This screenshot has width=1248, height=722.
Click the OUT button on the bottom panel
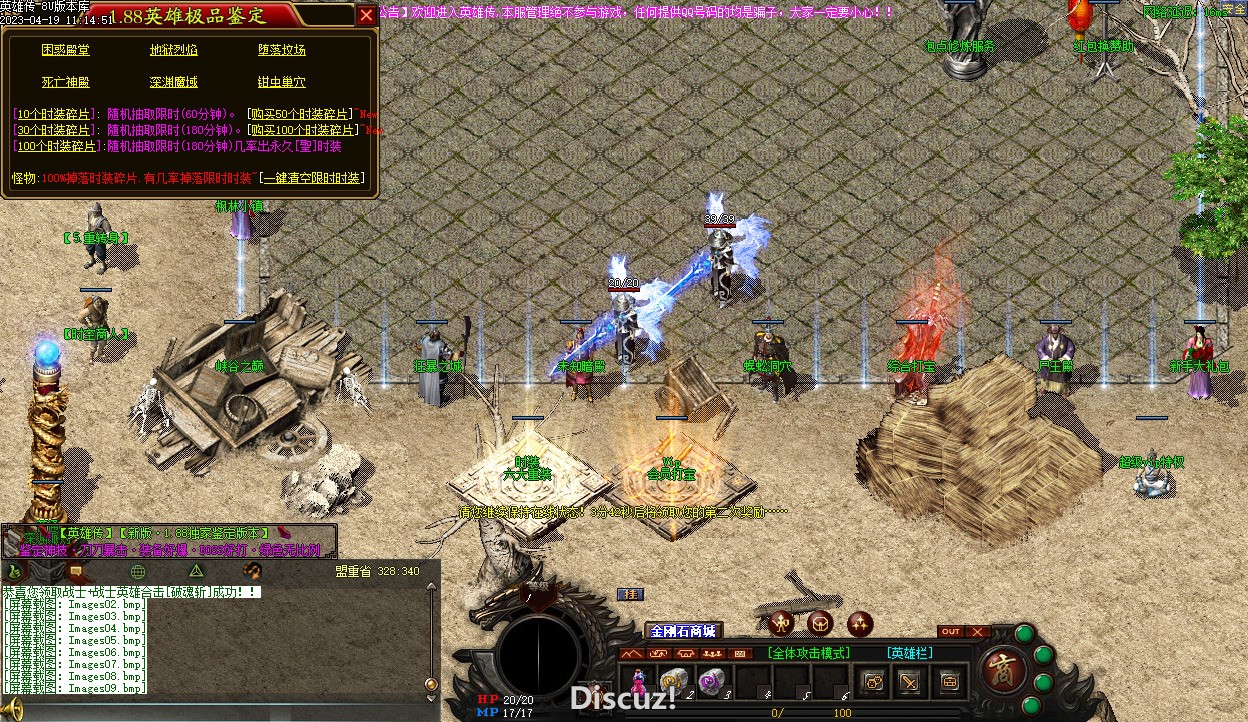point(951,632)
